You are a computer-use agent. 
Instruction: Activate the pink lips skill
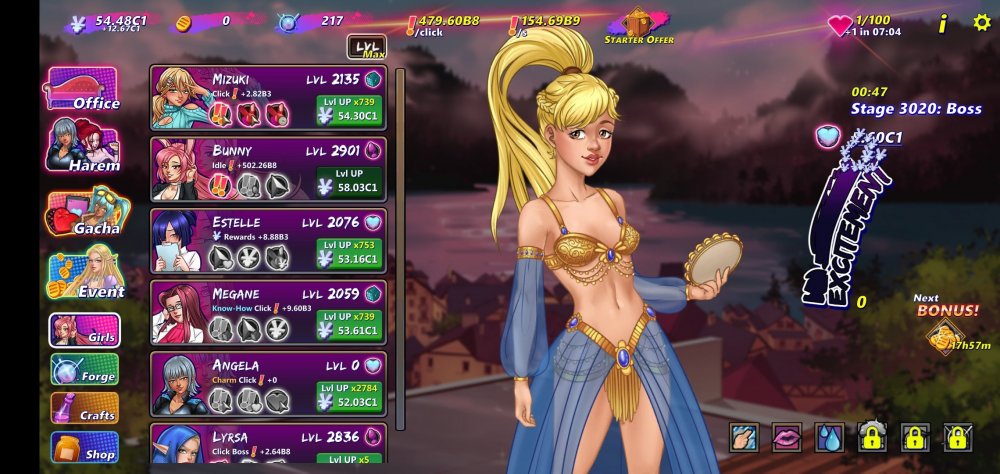(787, 436)
